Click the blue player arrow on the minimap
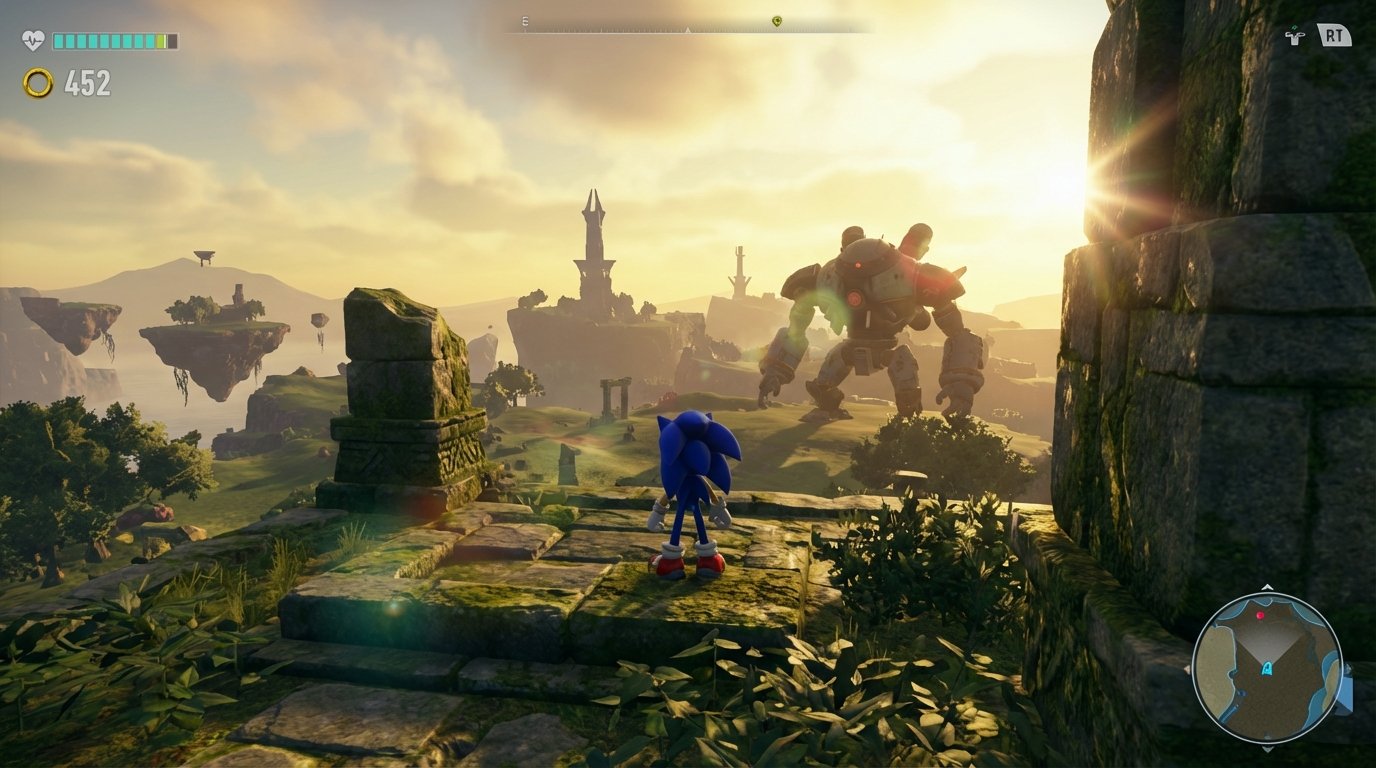1376x768 pixels. click(1266, 668)
